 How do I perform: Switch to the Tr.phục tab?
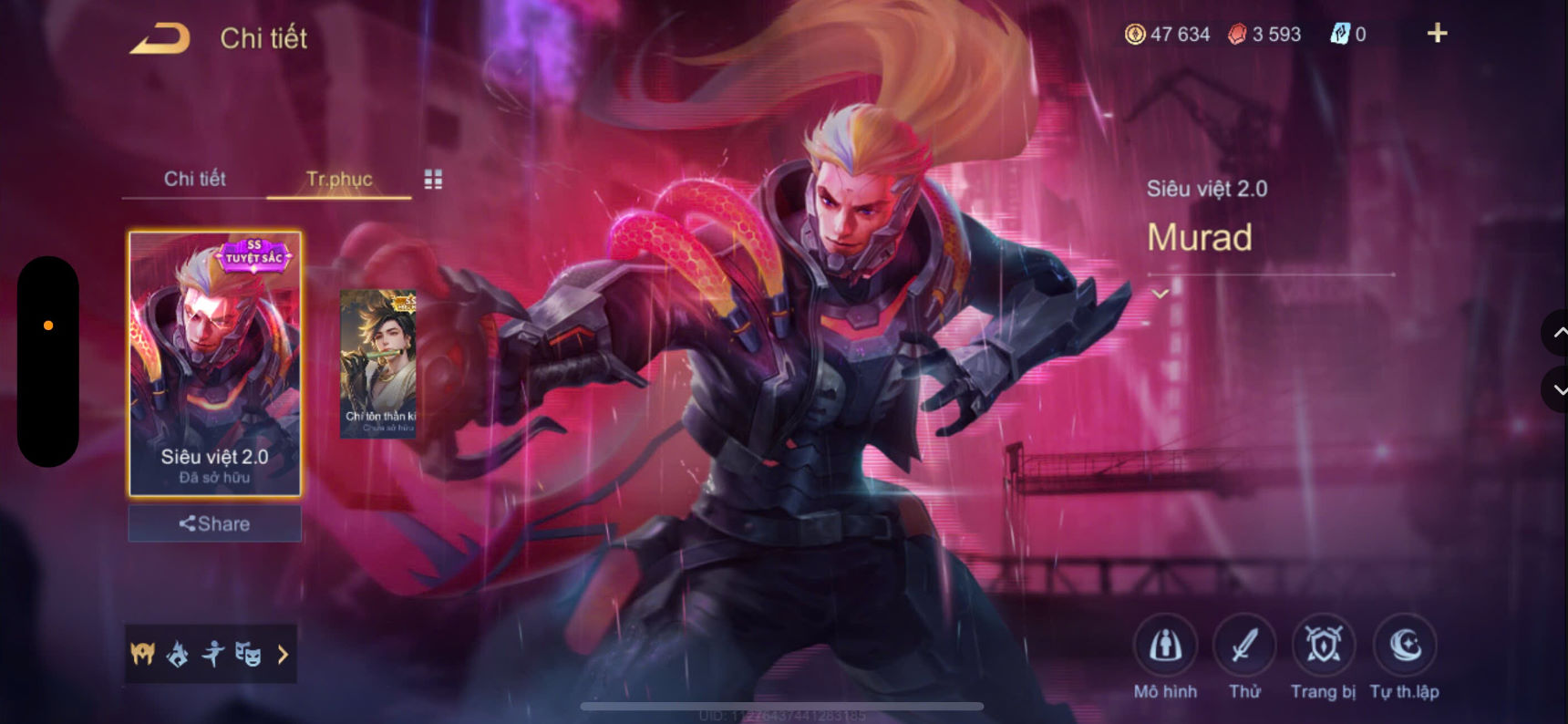click(x=339, y=180)
